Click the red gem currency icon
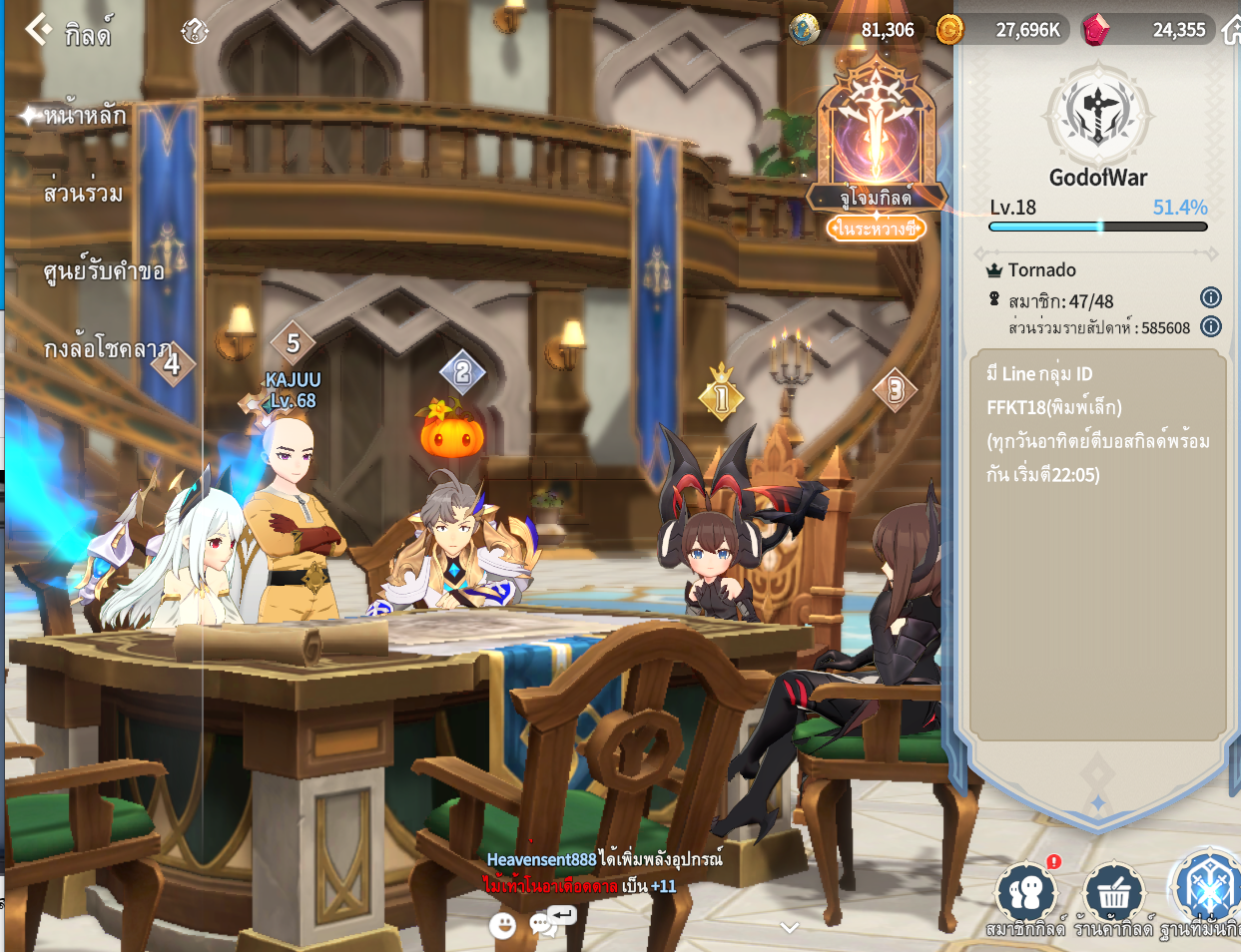The height and width of the screenshot is (952, 1241). pos(1095,30)
